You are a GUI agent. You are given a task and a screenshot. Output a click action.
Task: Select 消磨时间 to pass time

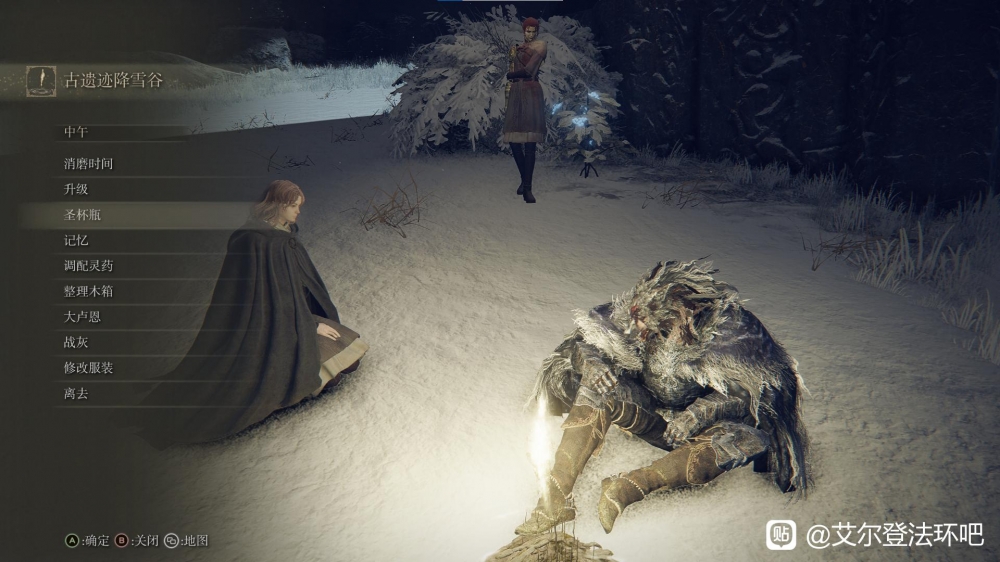[x=89, y=163]
